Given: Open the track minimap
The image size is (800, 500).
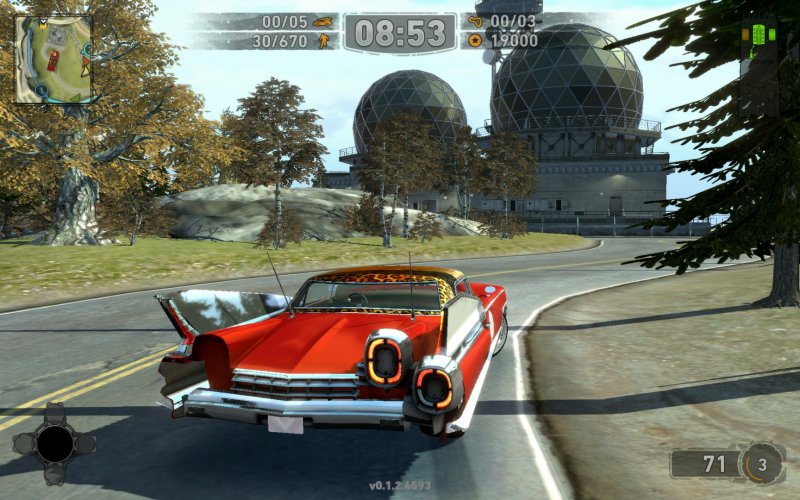Looking at the screenshot, I should click(x=53, y=59).
